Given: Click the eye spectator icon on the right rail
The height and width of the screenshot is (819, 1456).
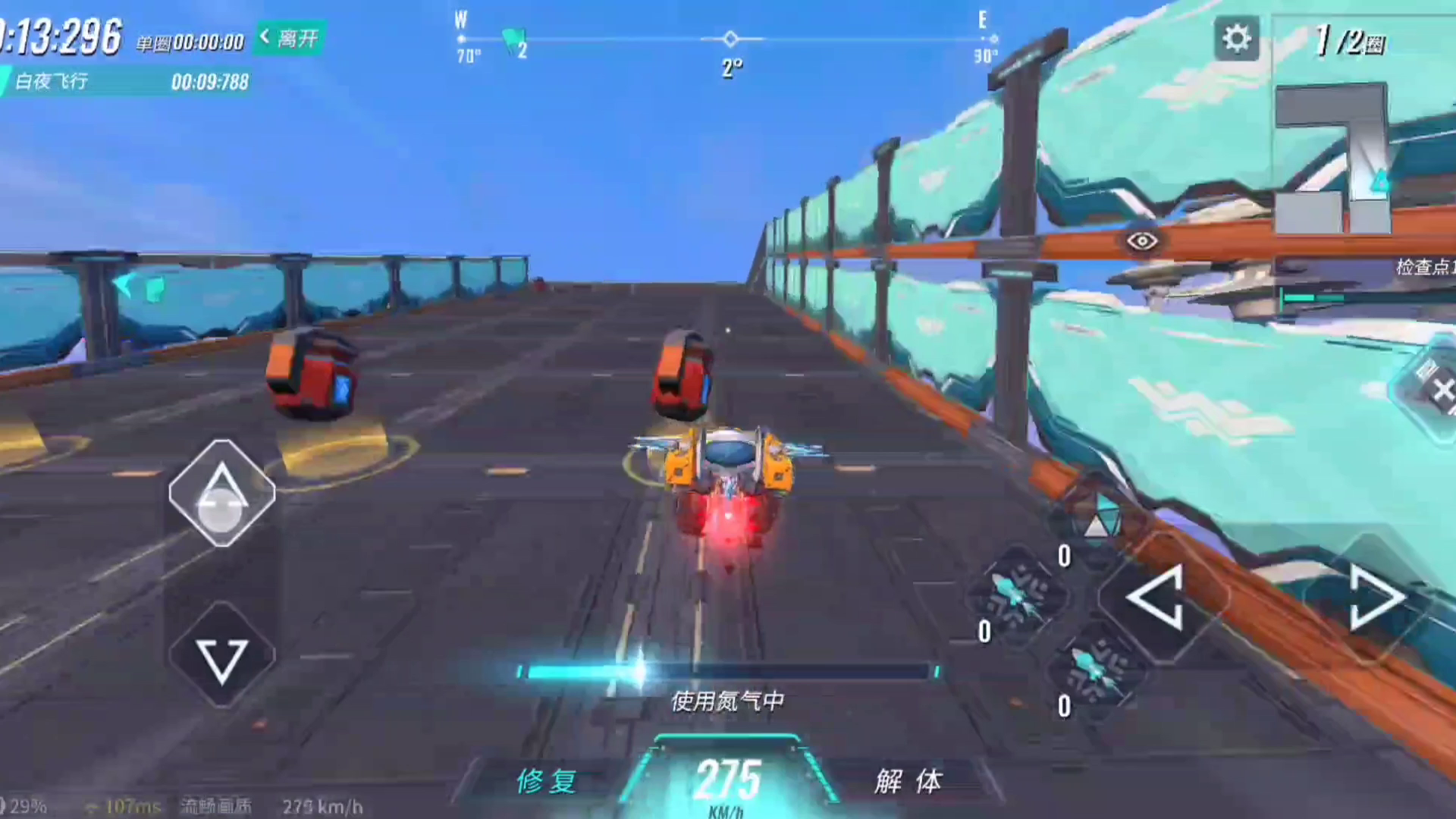Looking at the screenshot, I should coord(1141,239).
